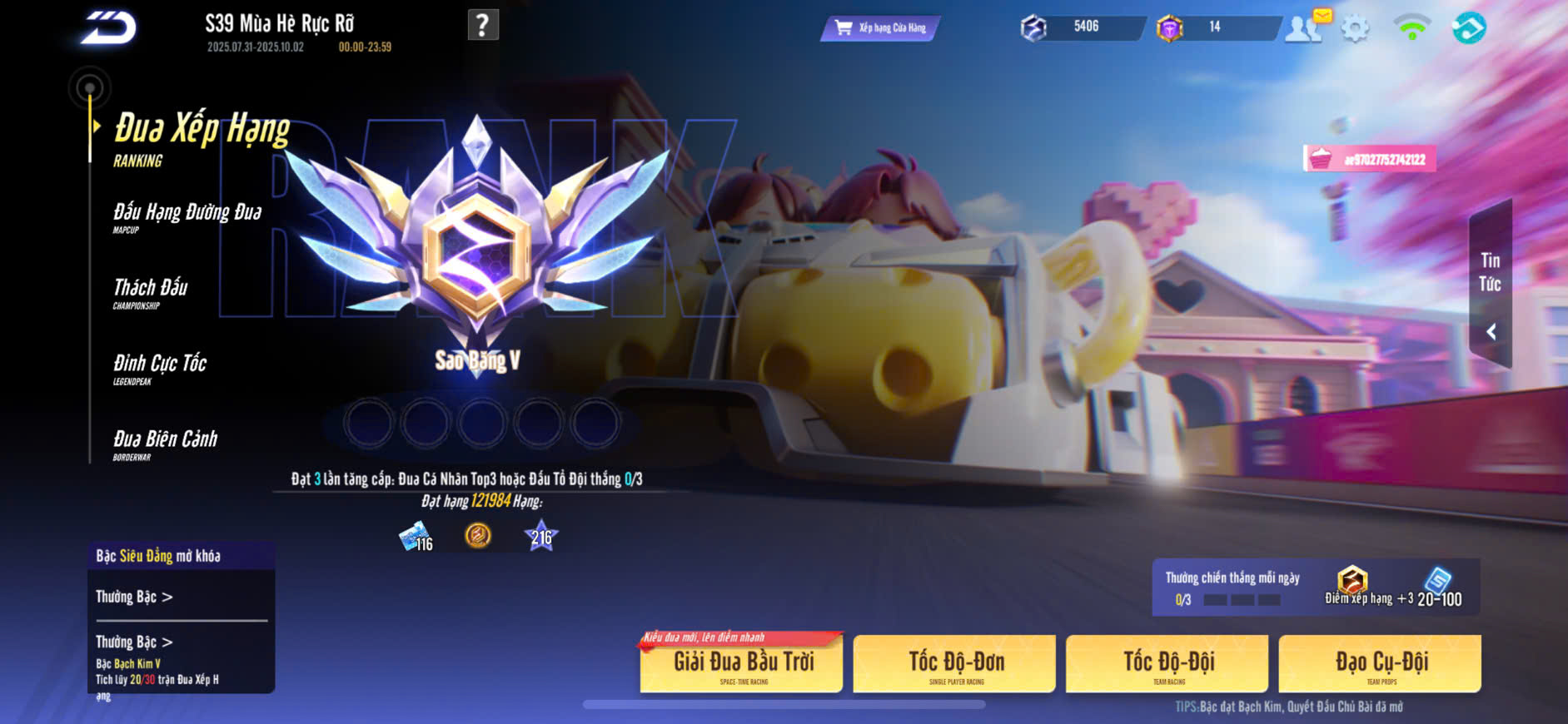Screen dimensions: 1568x724
Task: Open the gear settings icon
Action: point(1355,29)
